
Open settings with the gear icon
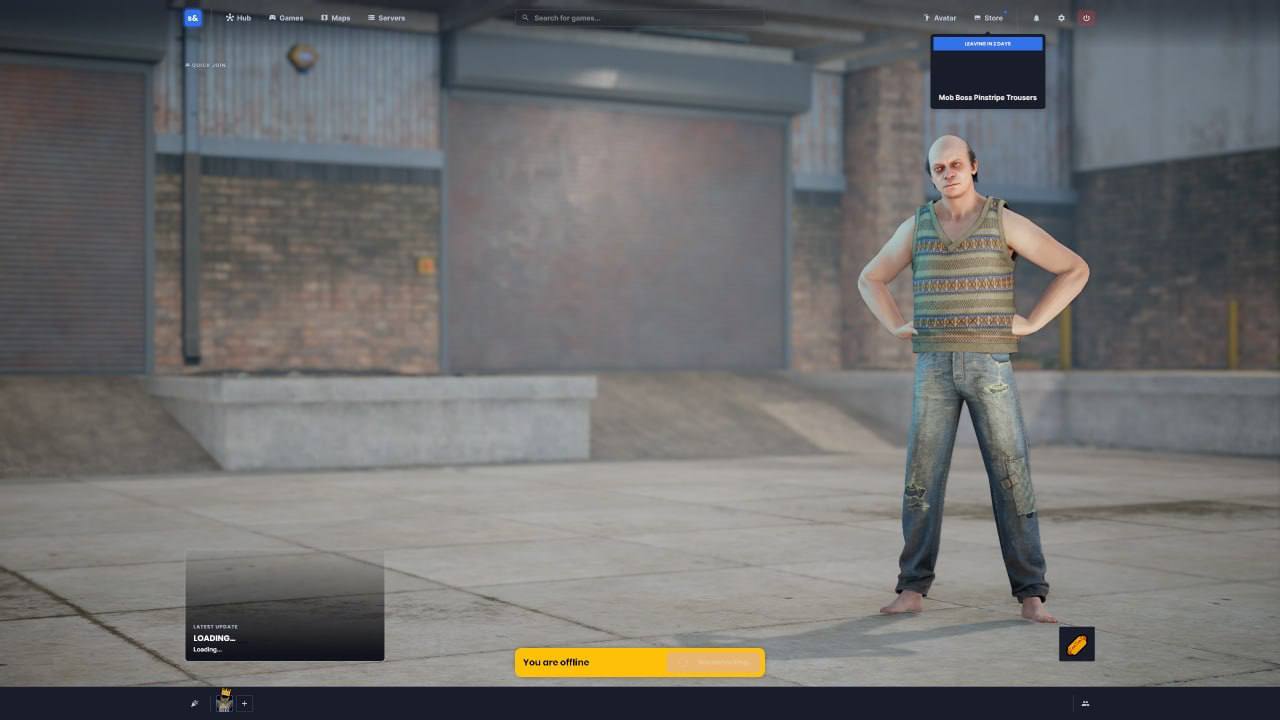click(1061, 18)
